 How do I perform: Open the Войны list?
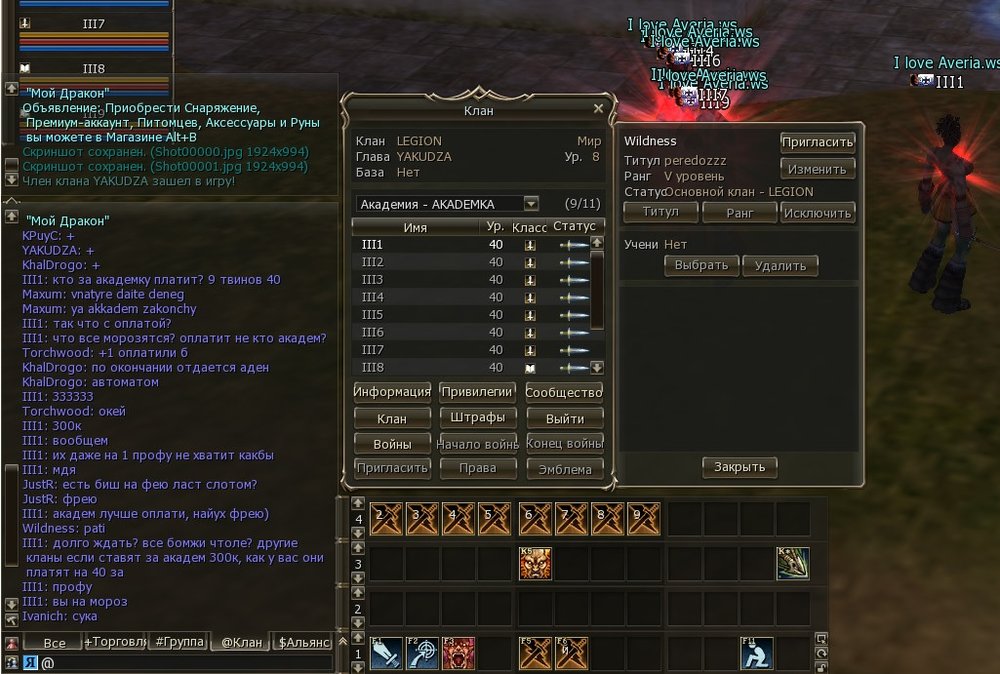[392, 443]
